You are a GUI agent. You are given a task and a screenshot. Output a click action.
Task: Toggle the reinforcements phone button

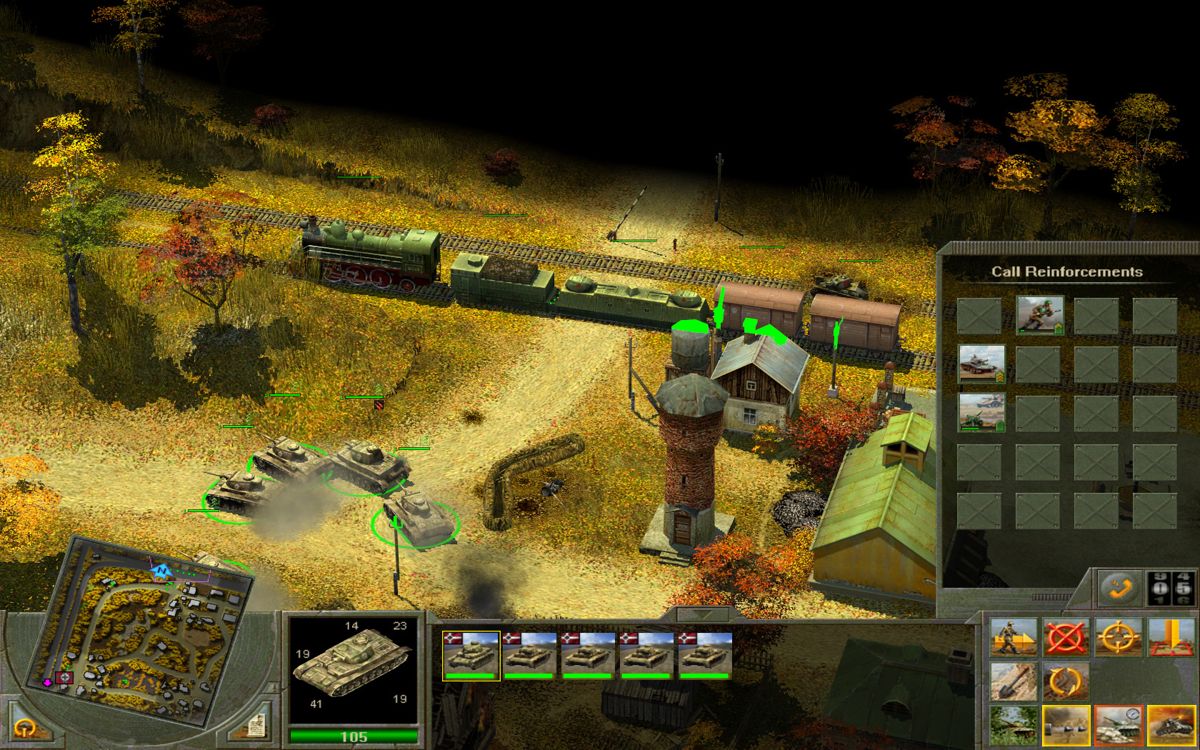point(1117,588)
